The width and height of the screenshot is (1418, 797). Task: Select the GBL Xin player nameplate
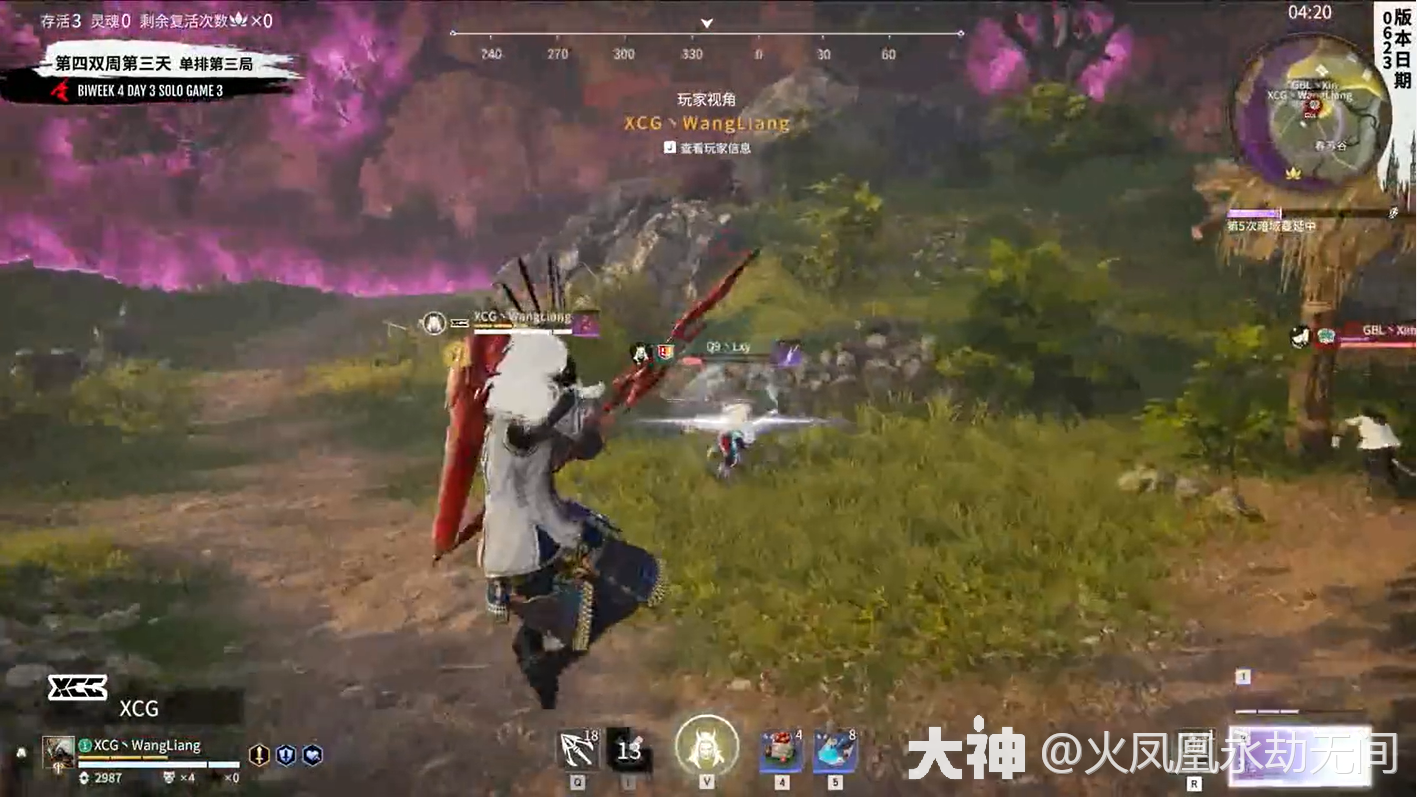tap(1378, 332)
